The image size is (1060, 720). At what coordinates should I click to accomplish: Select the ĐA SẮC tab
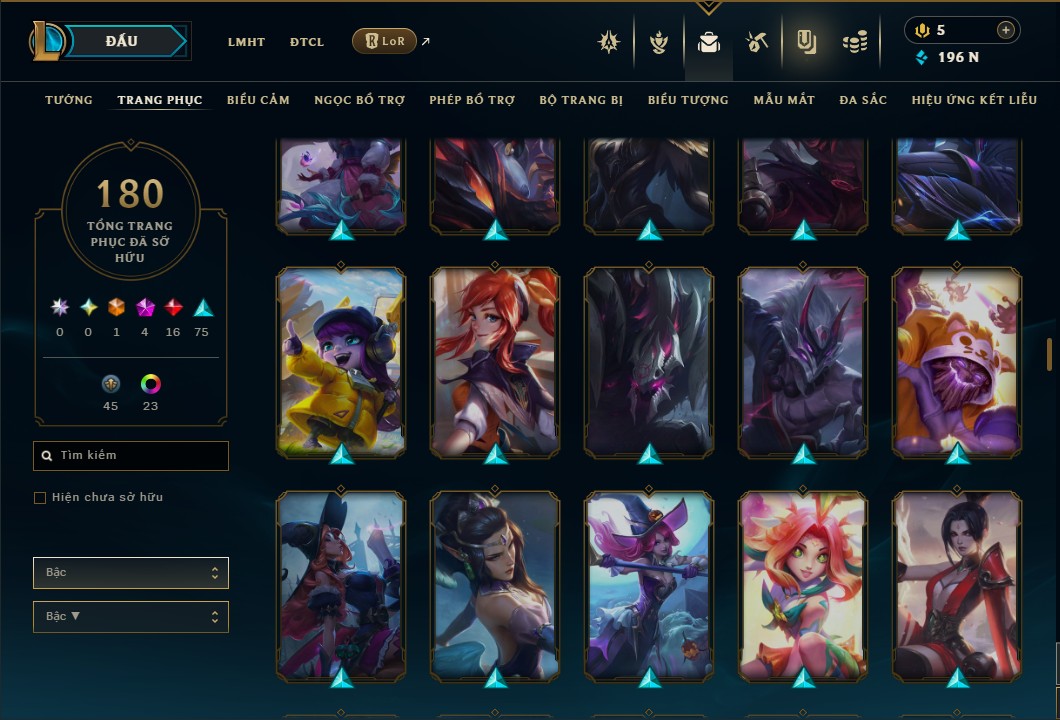[x=863, y=100]
